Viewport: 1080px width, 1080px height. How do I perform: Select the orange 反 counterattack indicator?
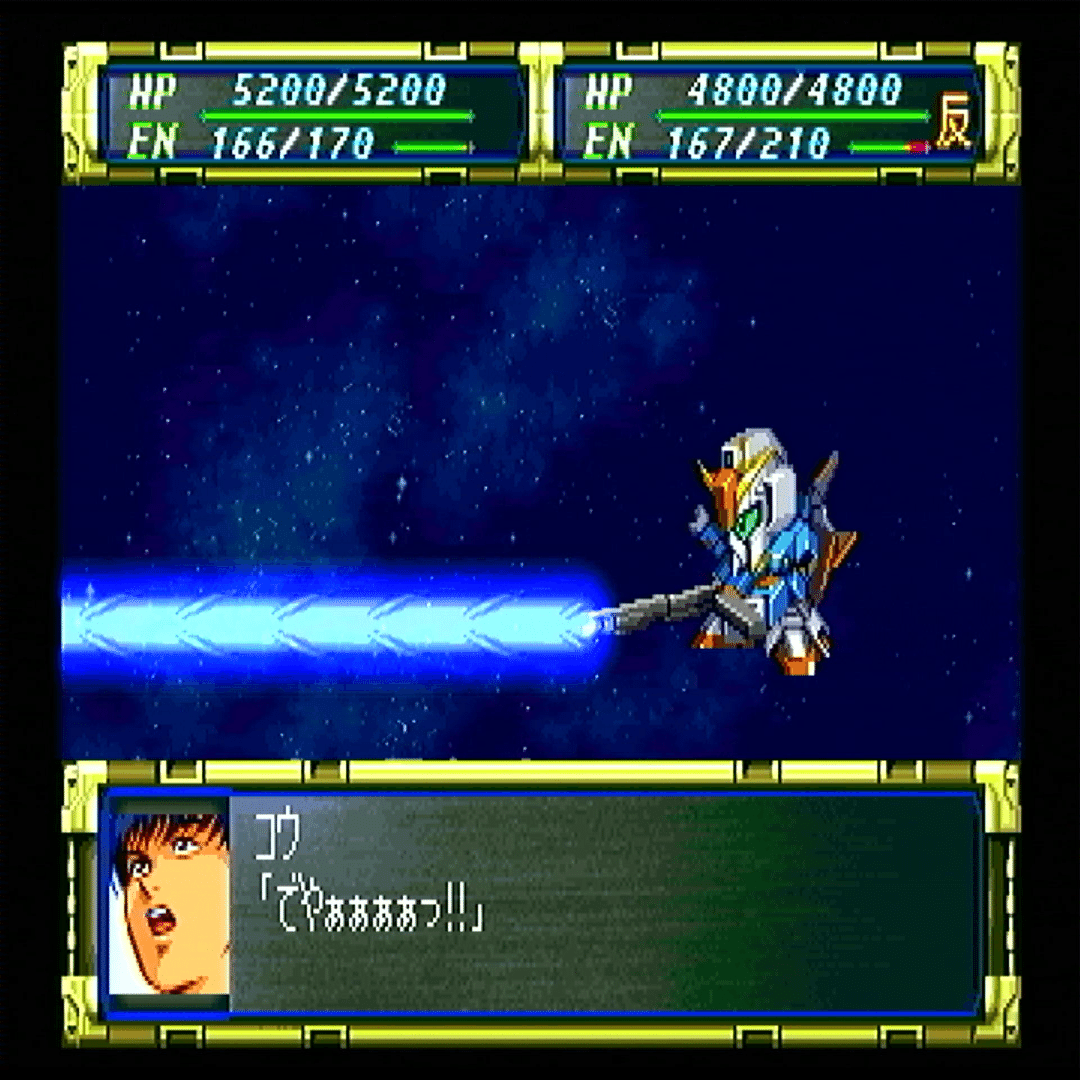pyautogui.click(x=953, y=129)
